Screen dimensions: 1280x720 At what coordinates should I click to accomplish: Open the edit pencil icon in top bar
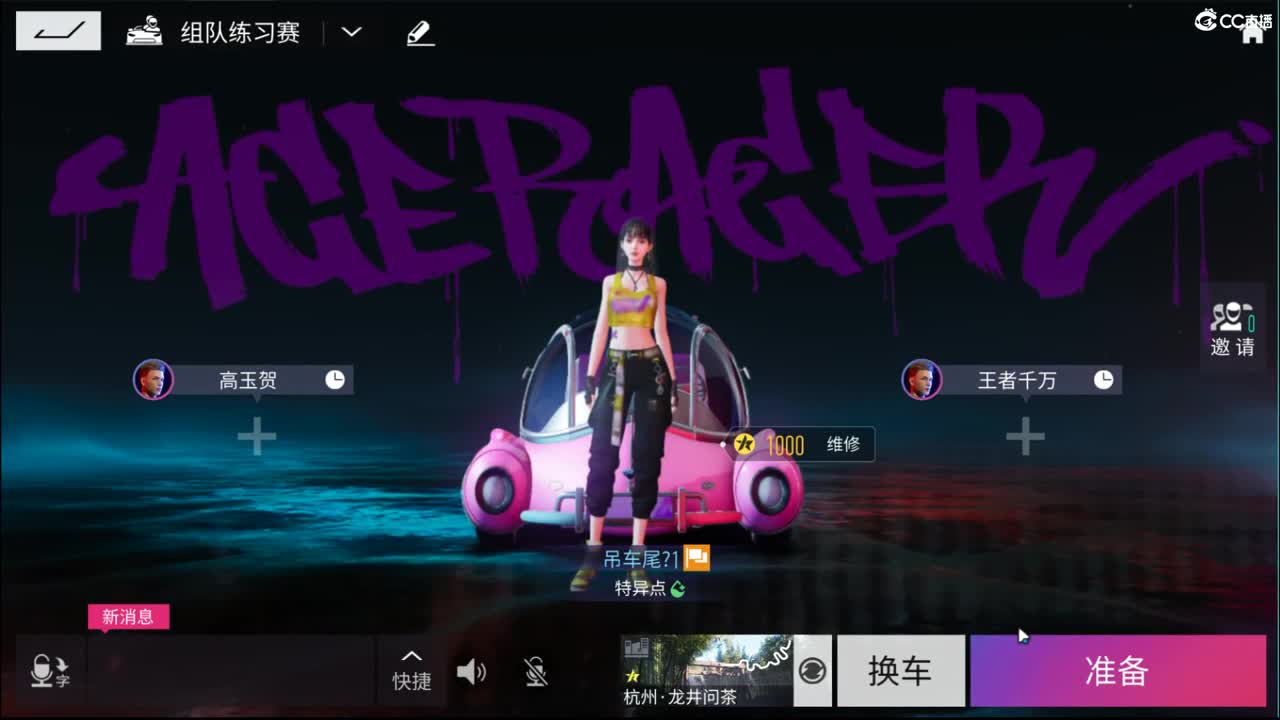(420, 31)
